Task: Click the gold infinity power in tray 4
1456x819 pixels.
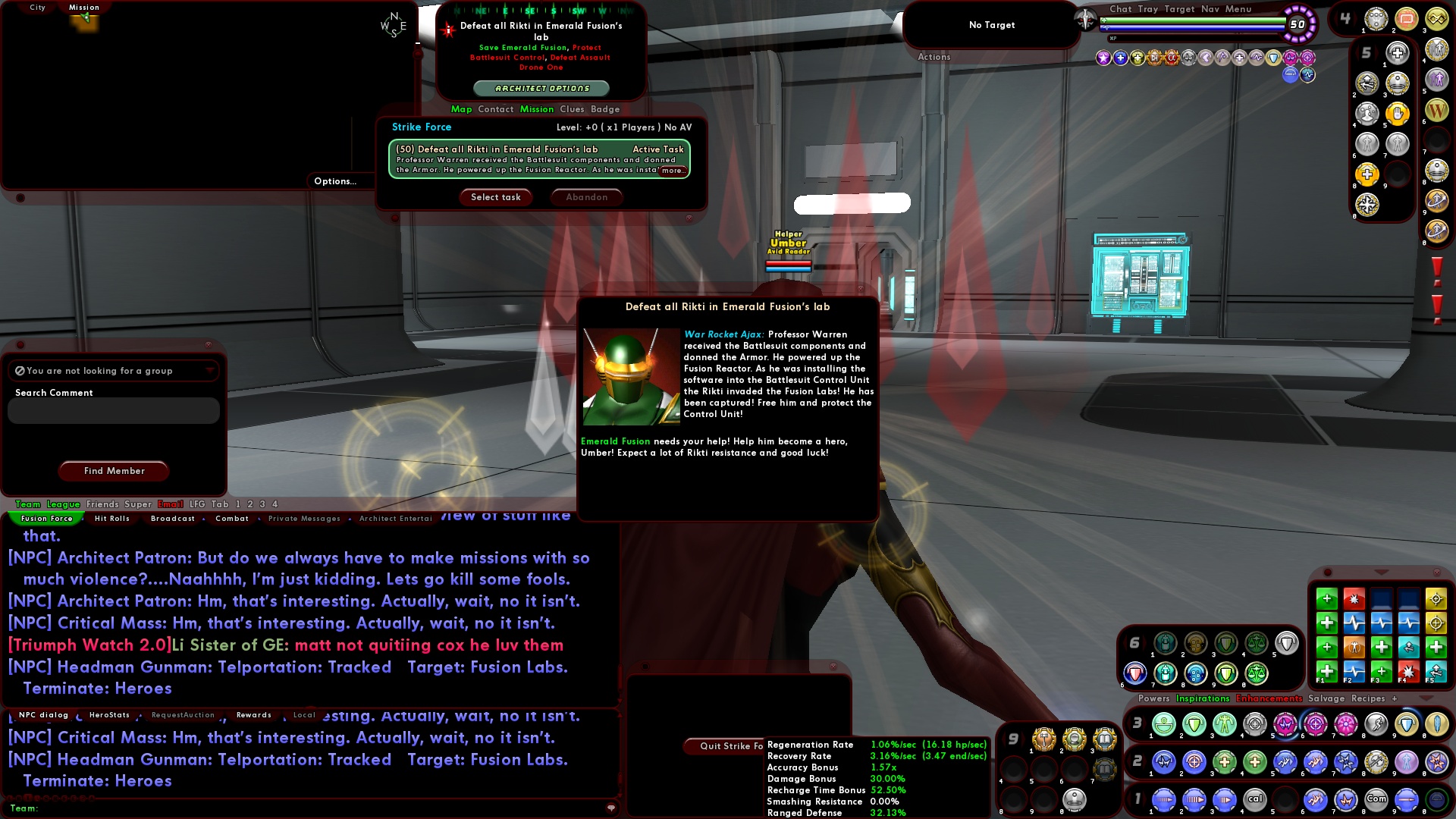Action: 1437,20
